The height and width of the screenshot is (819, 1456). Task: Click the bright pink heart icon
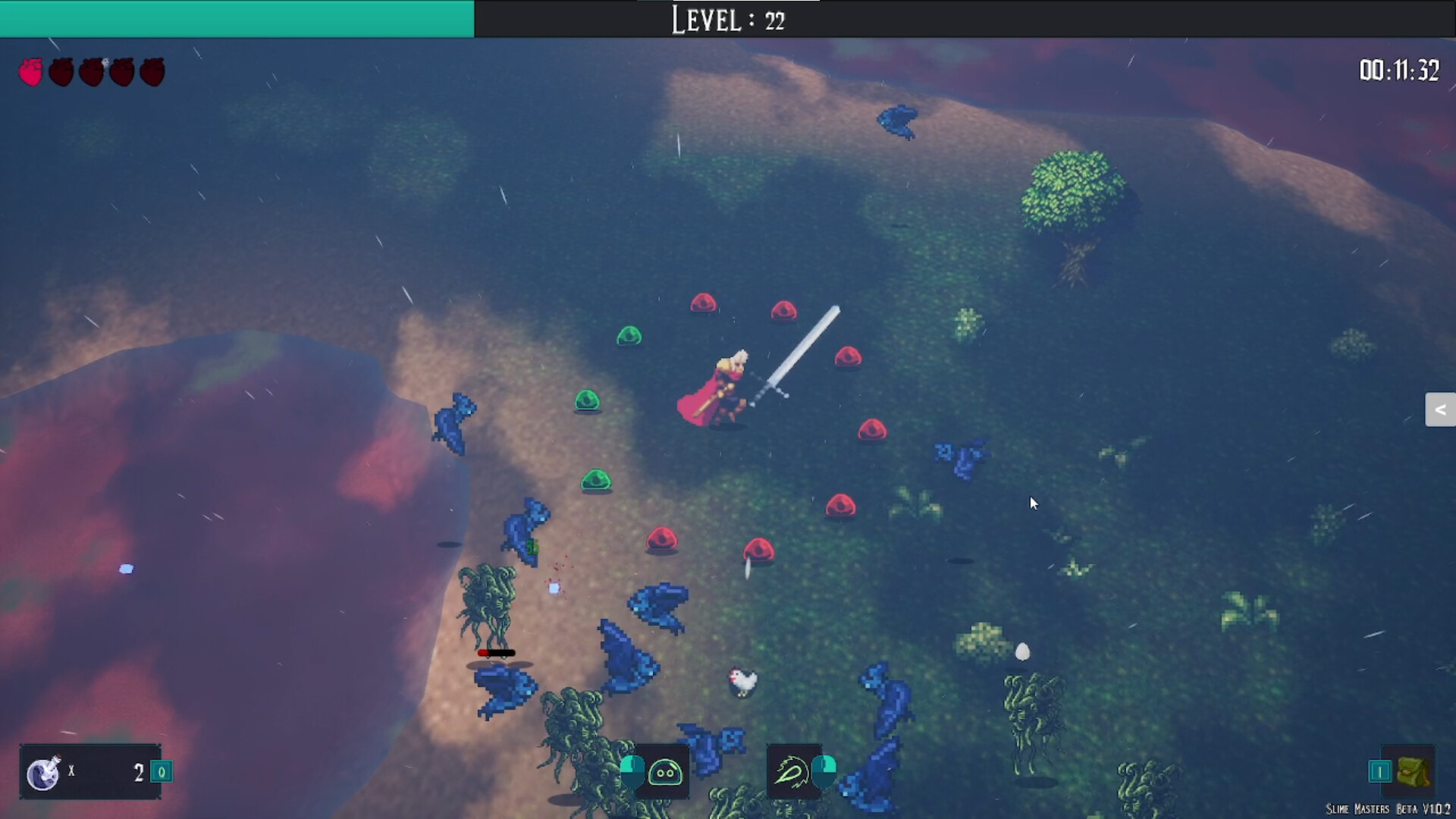click(x=32, y=71)
